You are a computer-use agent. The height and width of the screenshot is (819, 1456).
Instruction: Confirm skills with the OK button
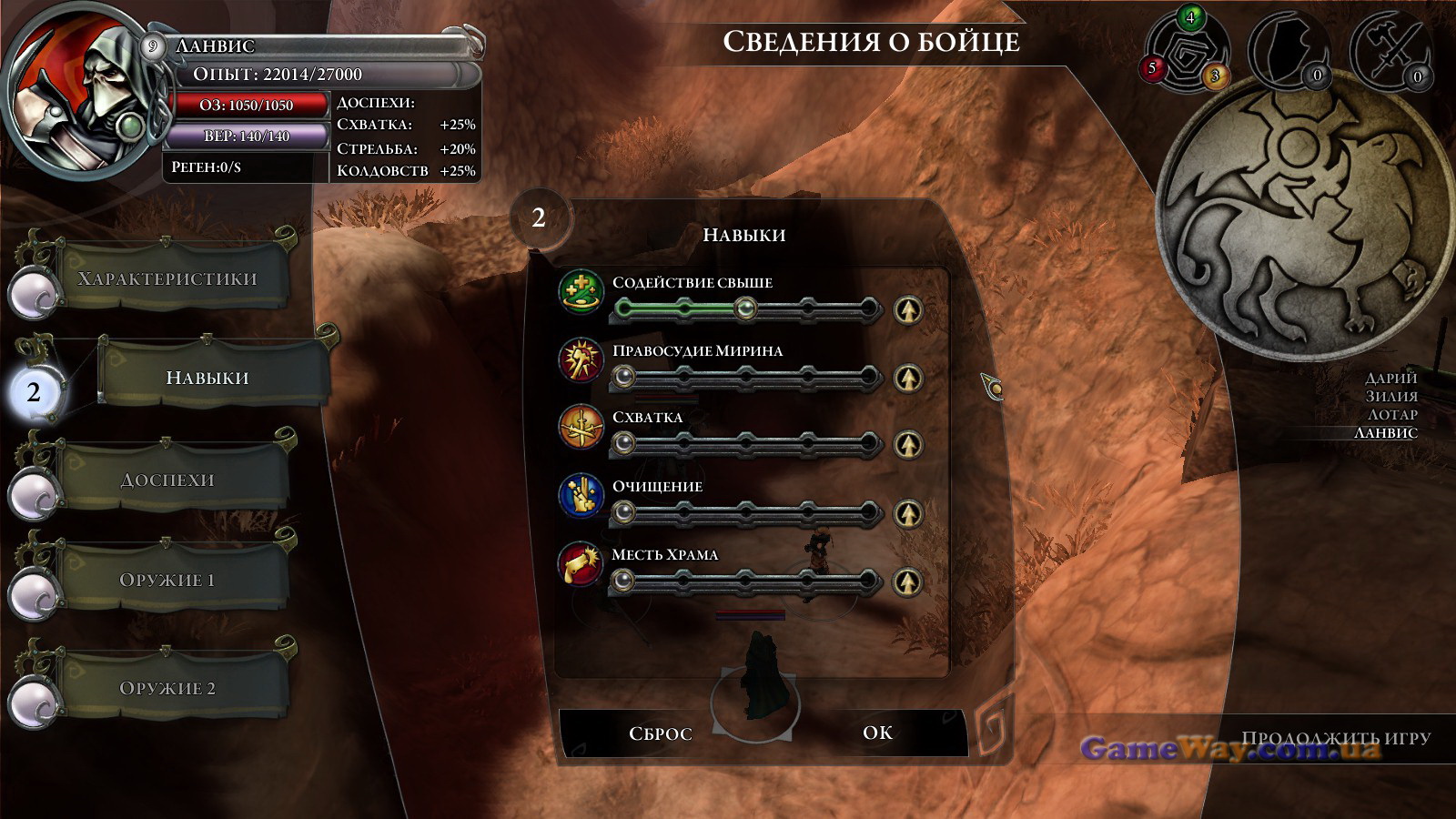click(877, 733)
